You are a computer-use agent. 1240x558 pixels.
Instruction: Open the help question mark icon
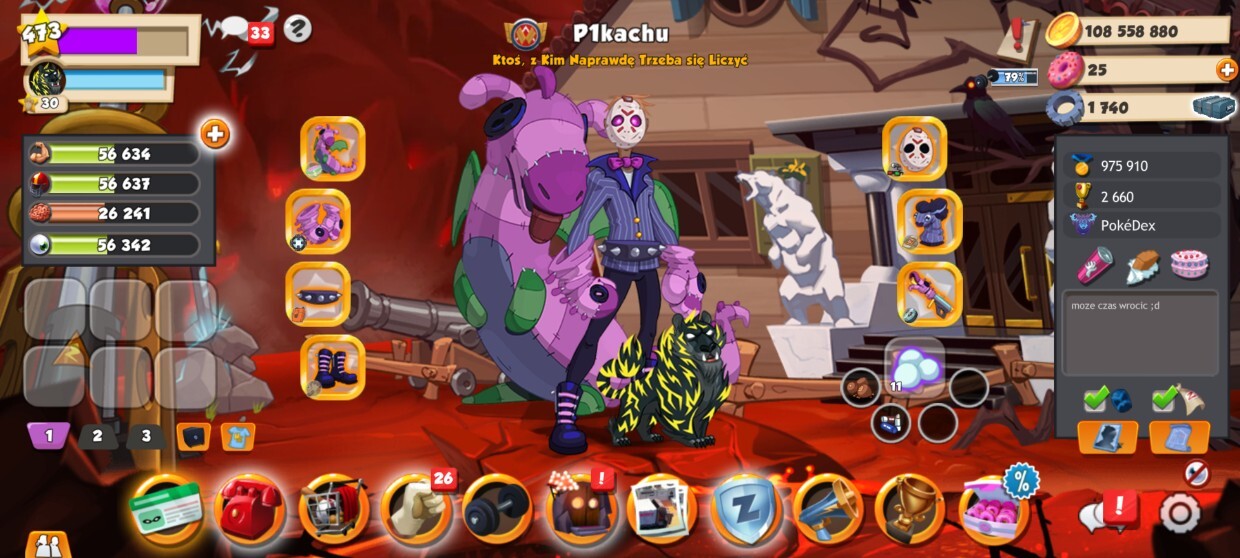297,29
